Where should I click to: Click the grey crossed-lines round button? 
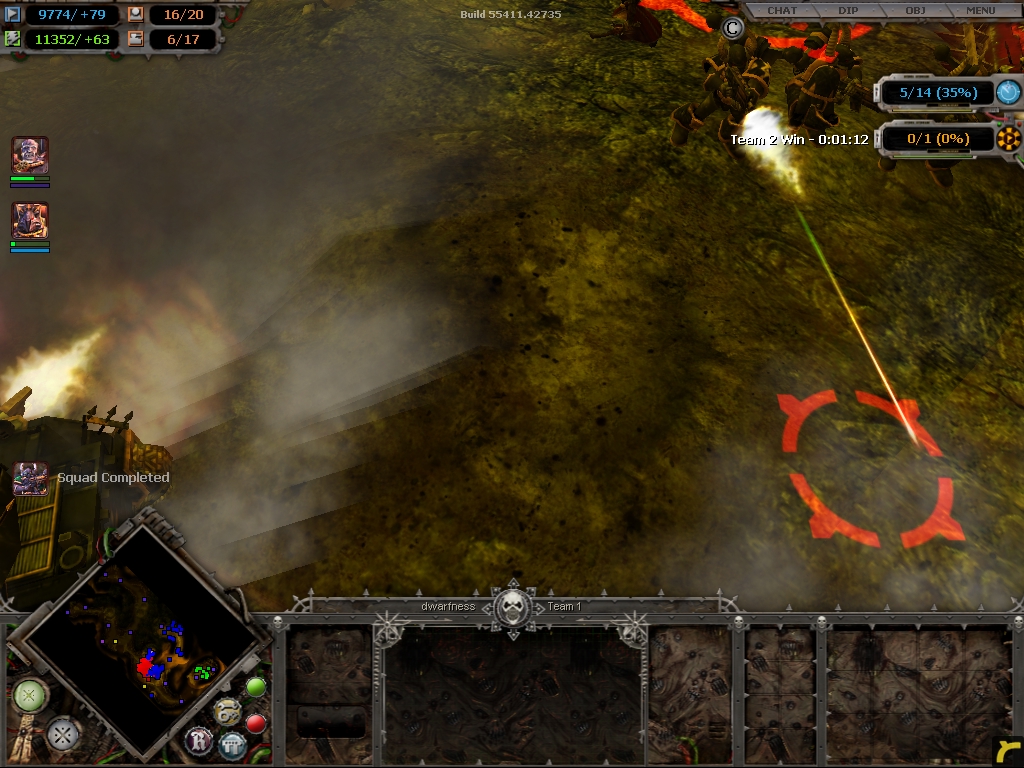[62, 735]
